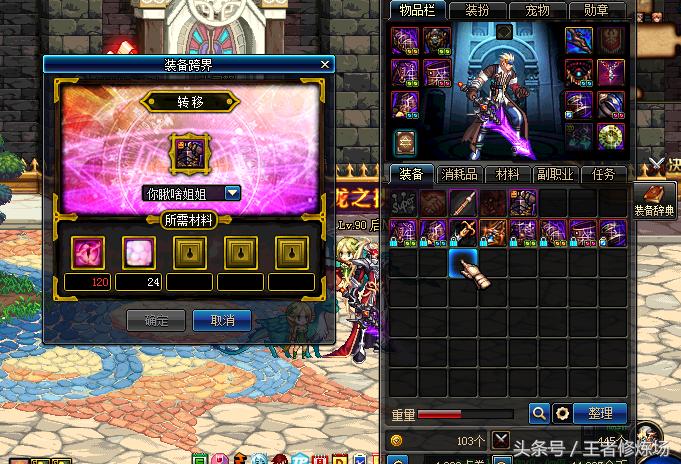Click the greyed-out 确定 confirm button
Screen dimensions: 681x464
(156, 320)
